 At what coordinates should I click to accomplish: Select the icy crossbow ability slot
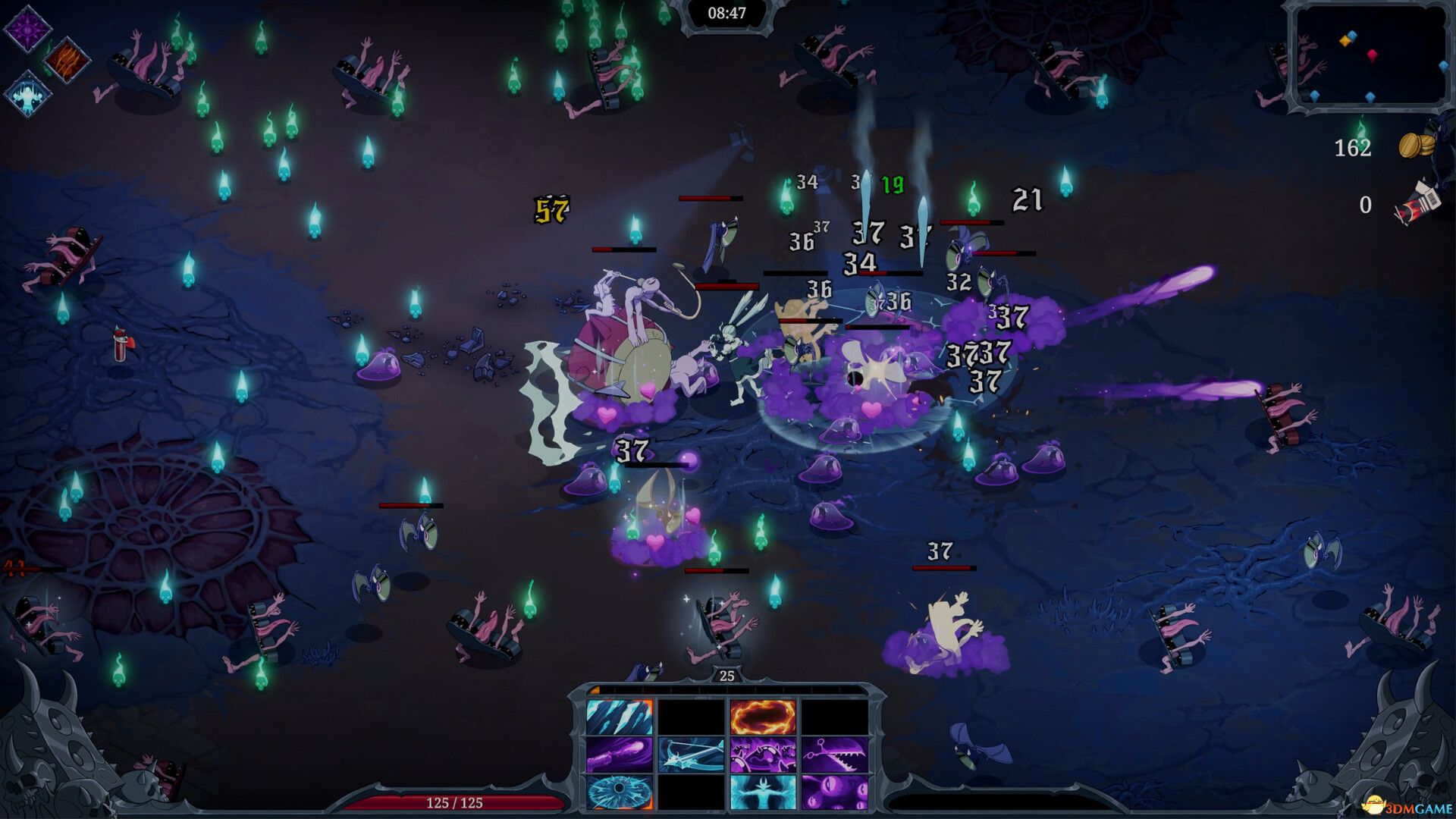pyautogui.click(x=691, y=755)
